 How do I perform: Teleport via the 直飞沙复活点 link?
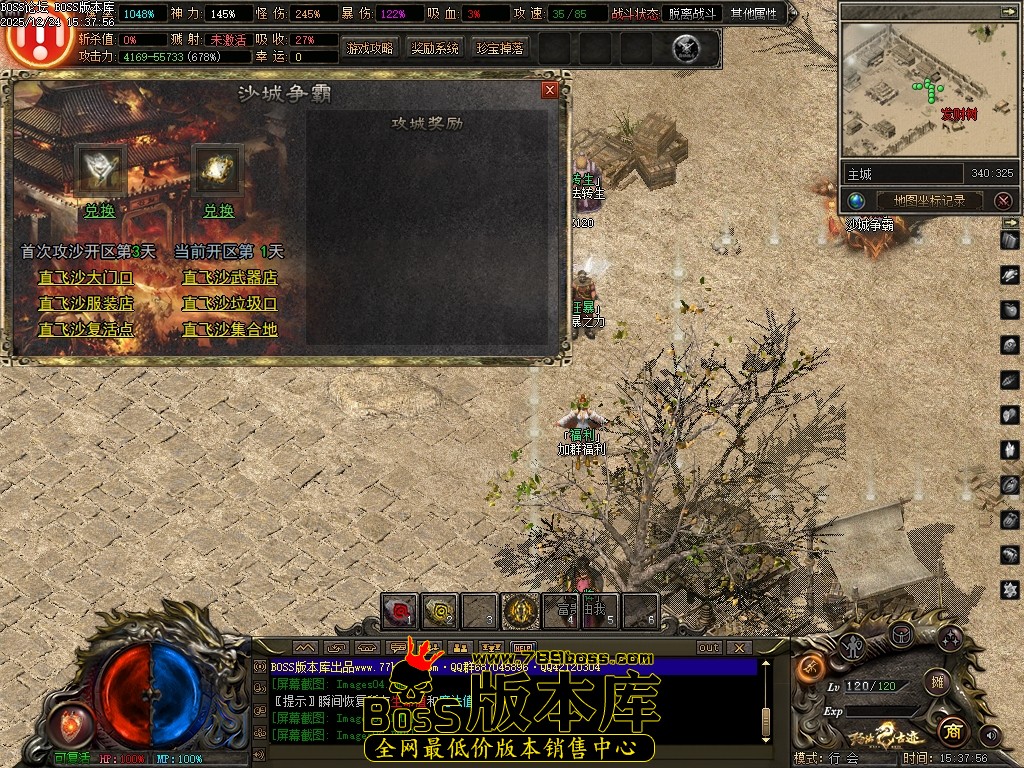[85, 329]
